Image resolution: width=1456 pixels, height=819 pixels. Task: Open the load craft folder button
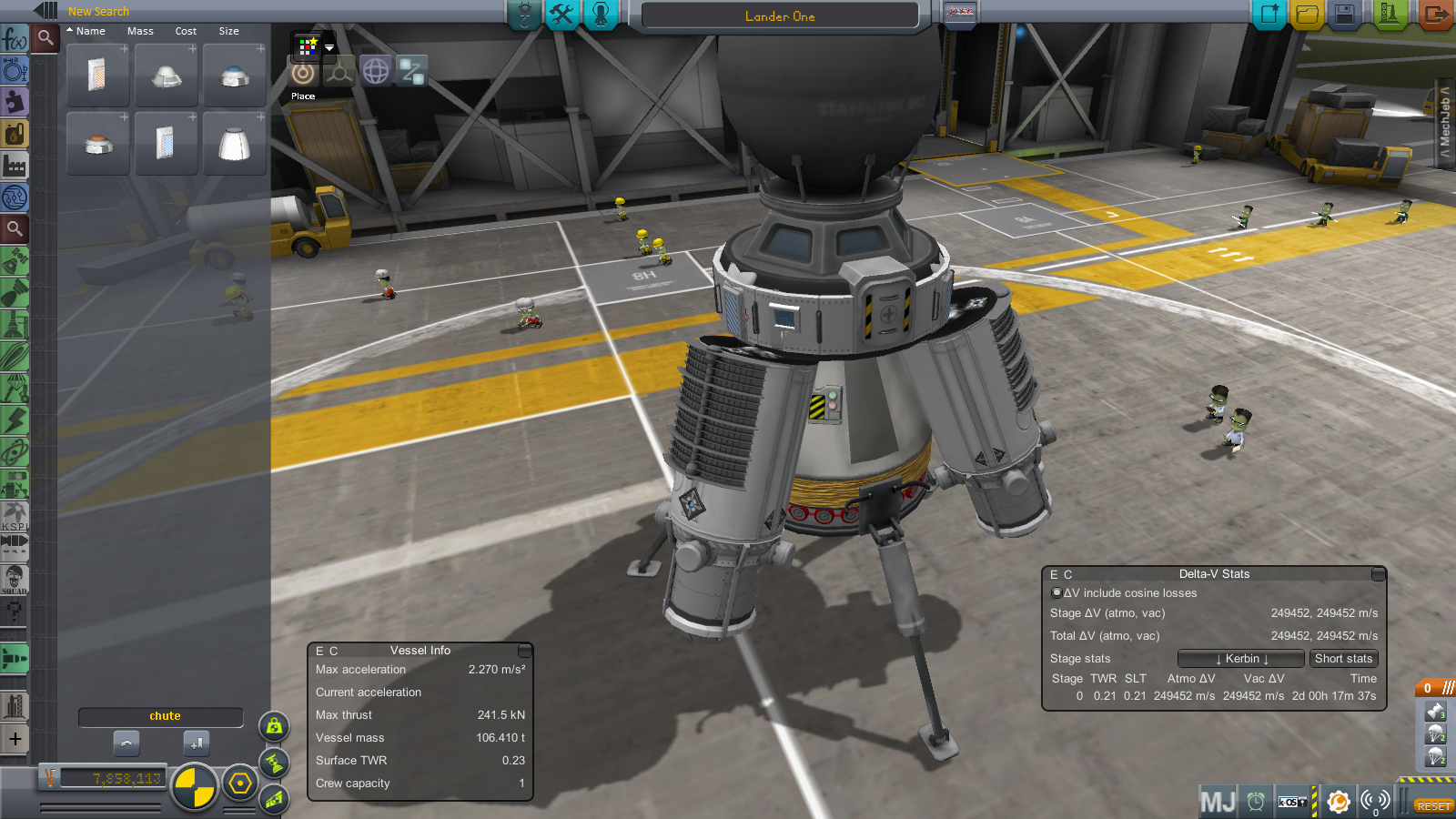[x=1307, y=15]
